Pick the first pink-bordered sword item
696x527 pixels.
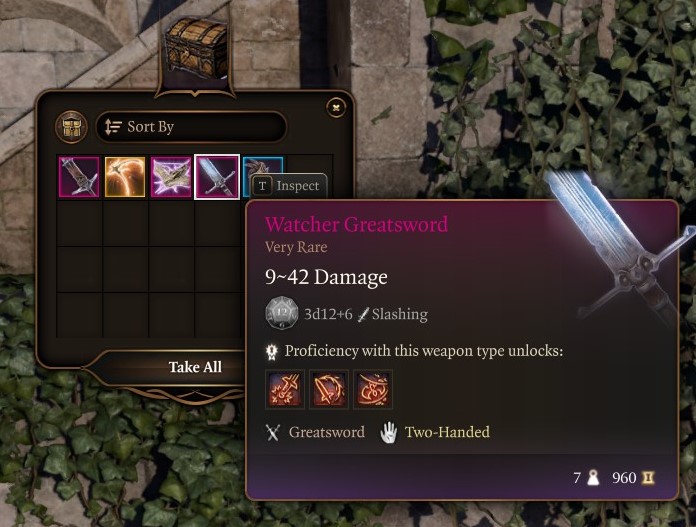pyautogui.click(x=78, y=177)
